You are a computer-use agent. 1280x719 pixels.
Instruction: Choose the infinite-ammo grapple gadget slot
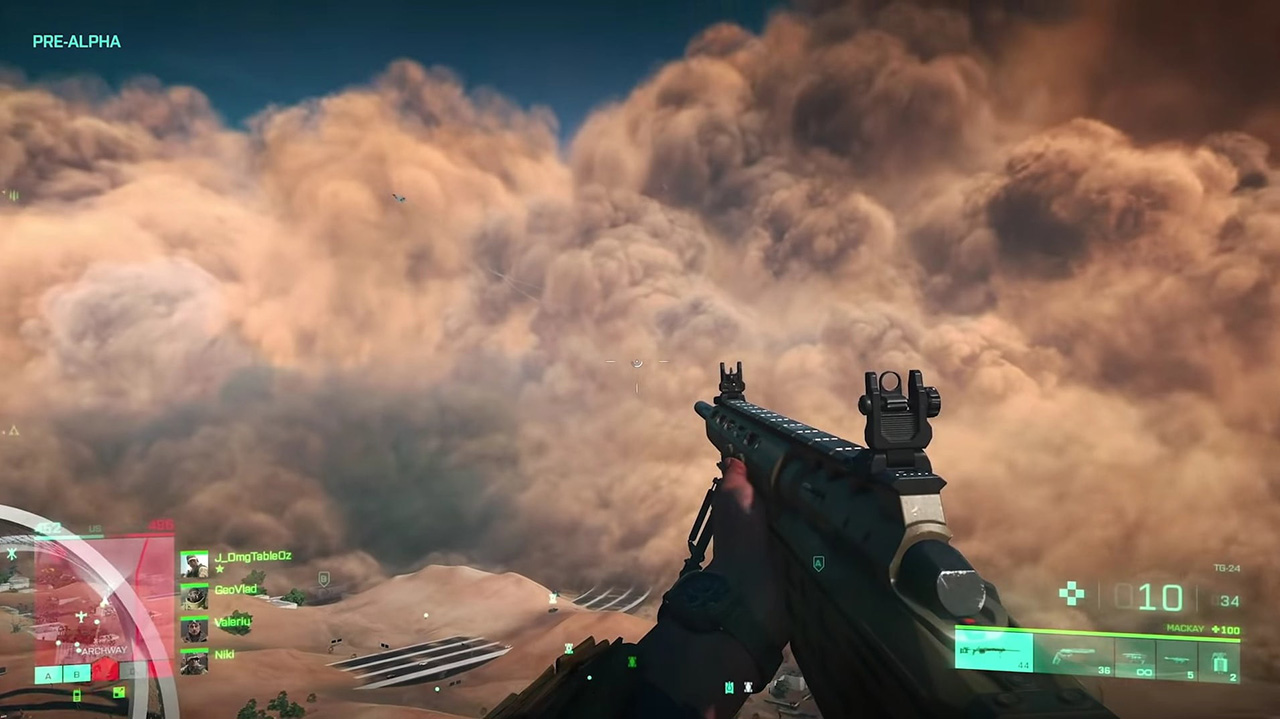click(1134, 658)
